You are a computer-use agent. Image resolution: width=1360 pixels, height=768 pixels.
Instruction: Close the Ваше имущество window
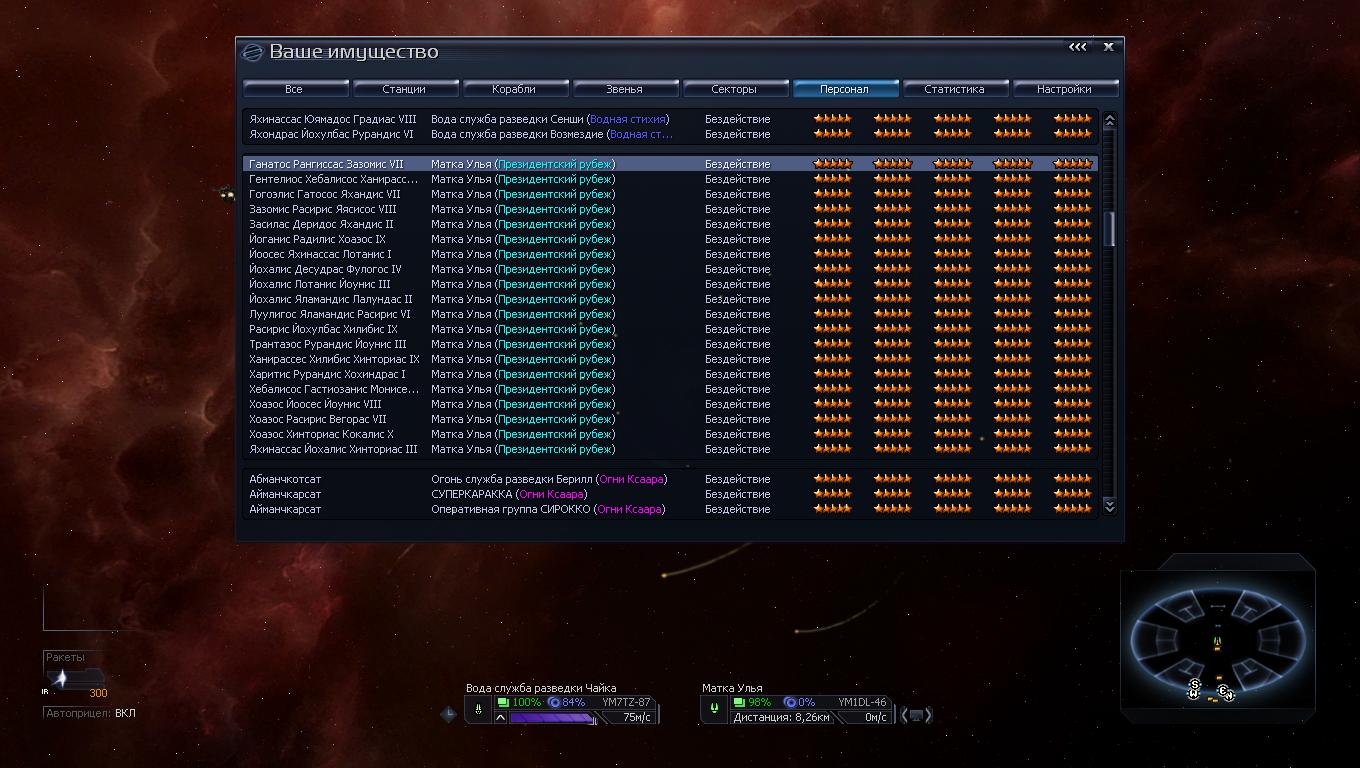(x=1108, y=47)
